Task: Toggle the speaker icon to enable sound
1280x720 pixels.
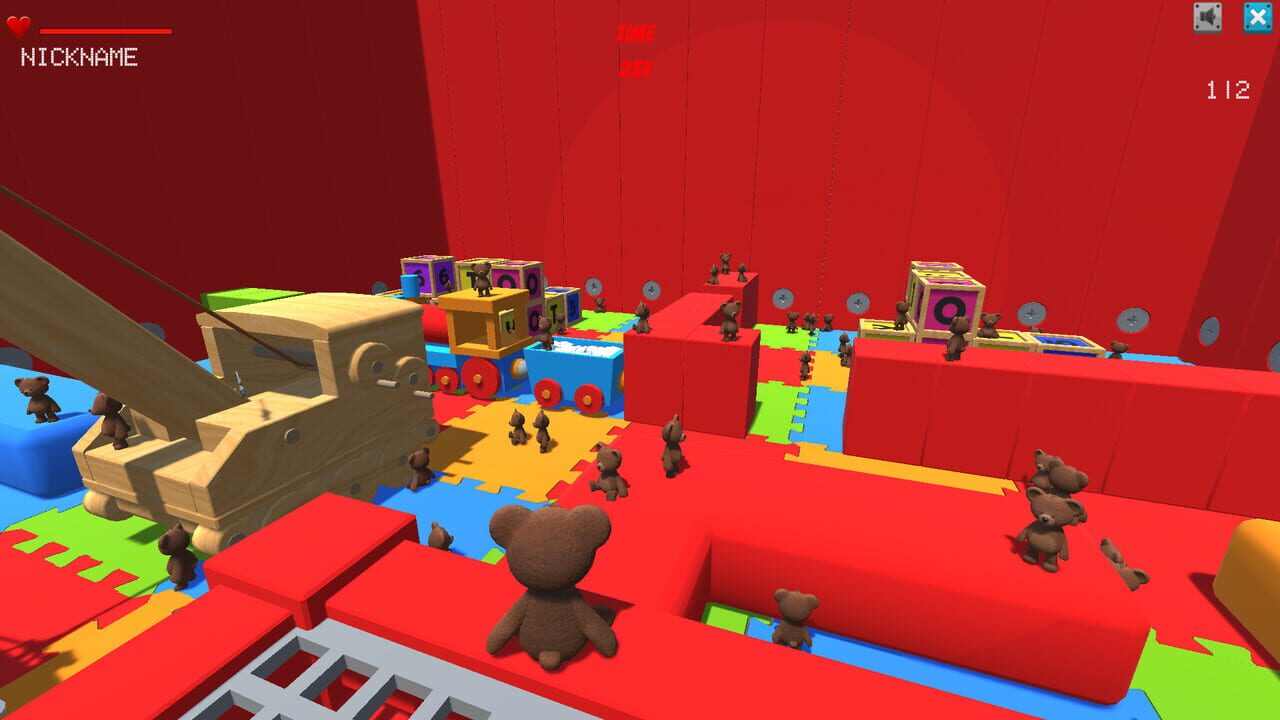Action: (1206, 16)
